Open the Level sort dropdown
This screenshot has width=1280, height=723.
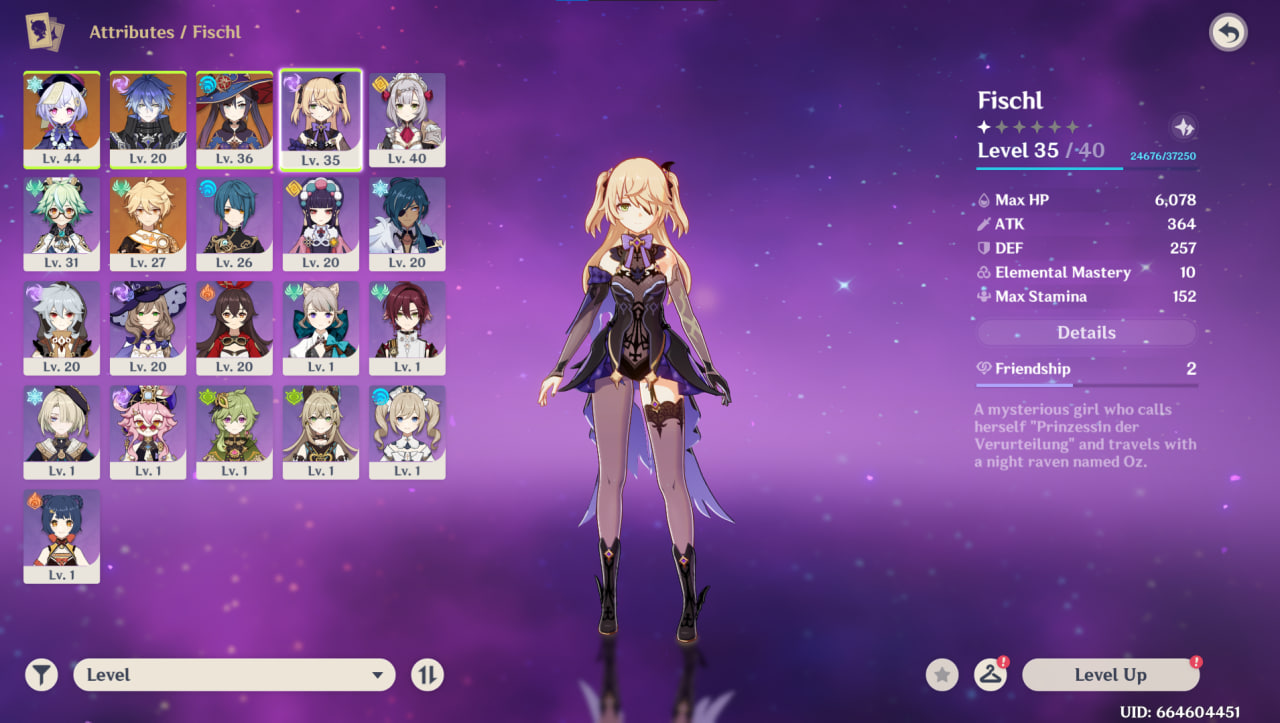pos(234,675)
